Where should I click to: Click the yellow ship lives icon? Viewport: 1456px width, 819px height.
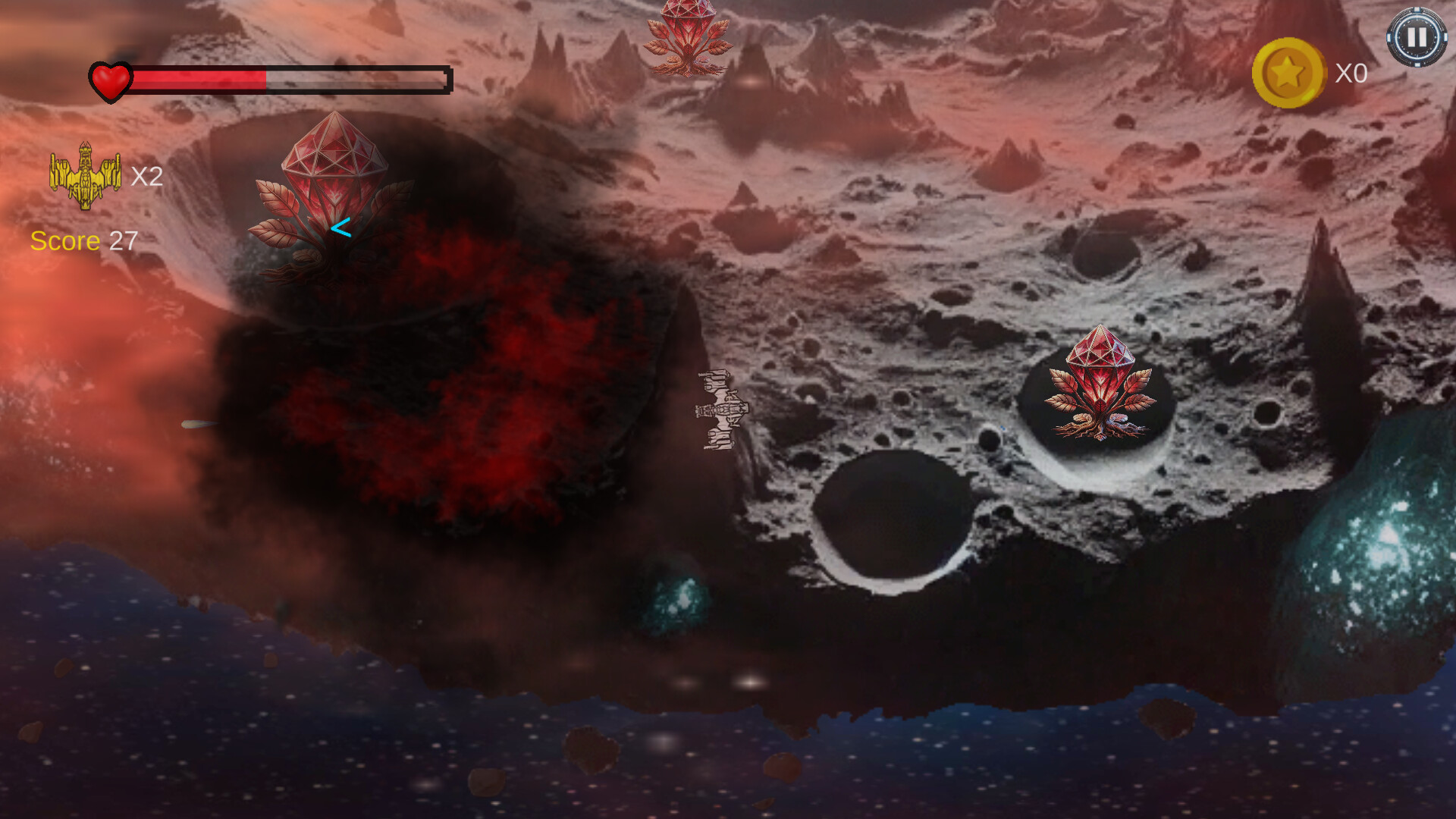coord(85,175)
